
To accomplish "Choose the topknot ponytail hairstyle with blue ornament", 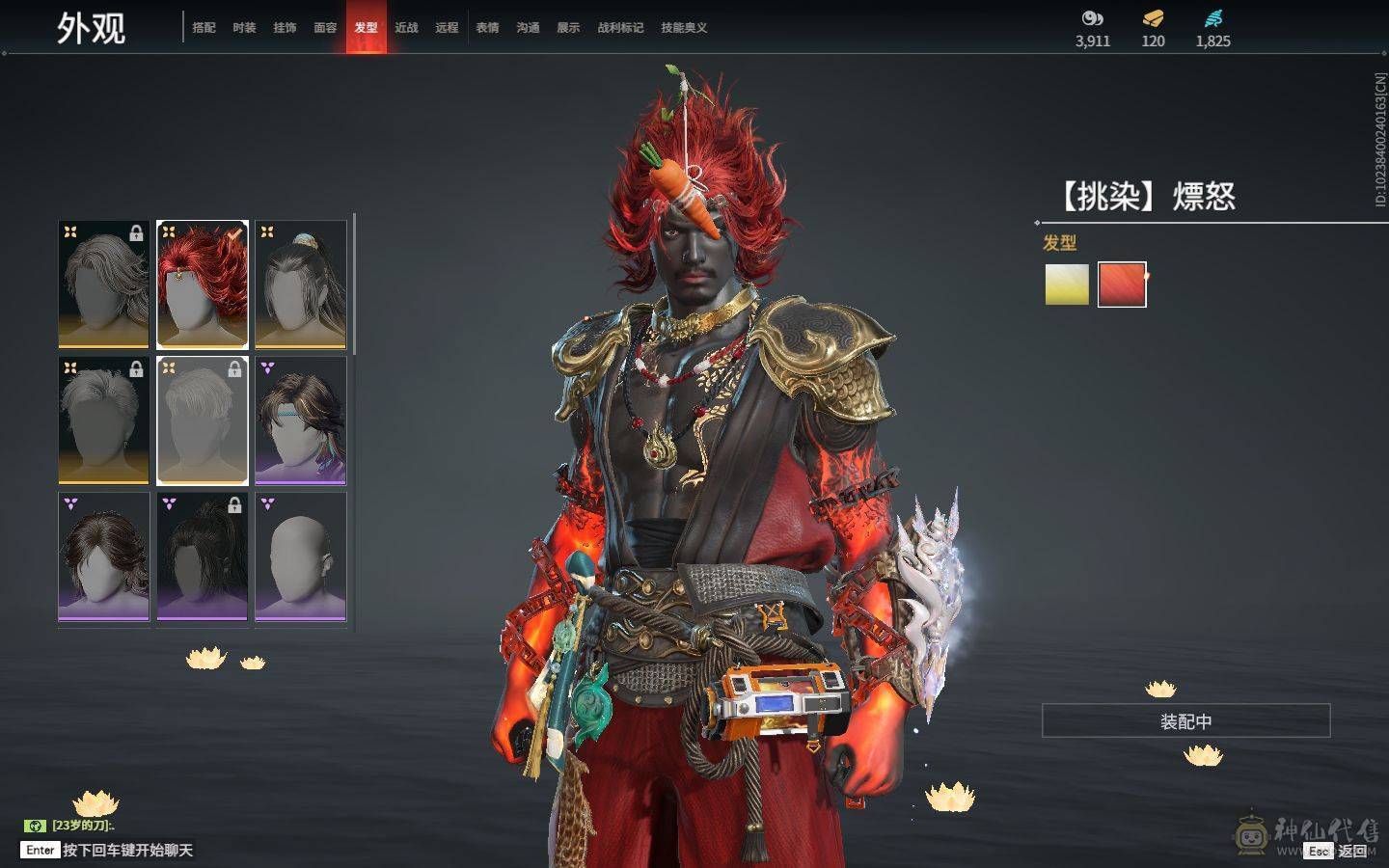I will pyautogui.click(x=301, y=285).
